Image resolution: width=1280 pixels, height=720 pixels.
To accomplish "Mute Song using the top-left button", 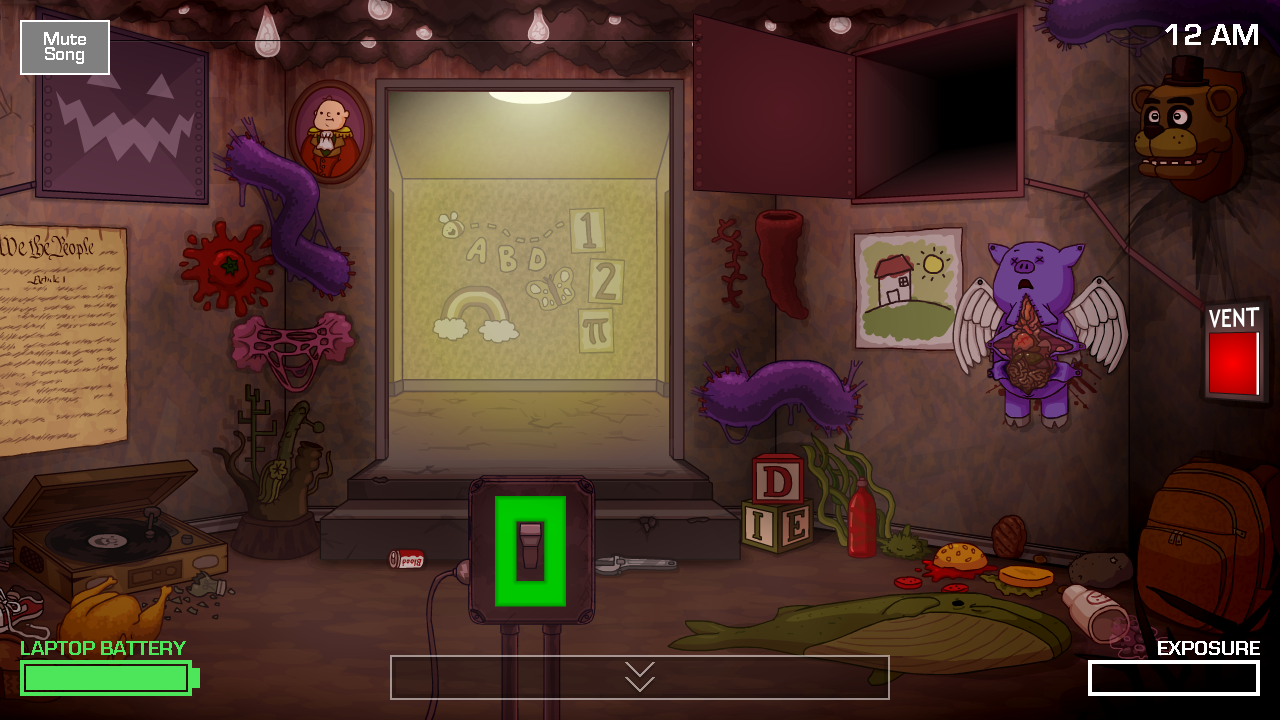I will 64,47.
